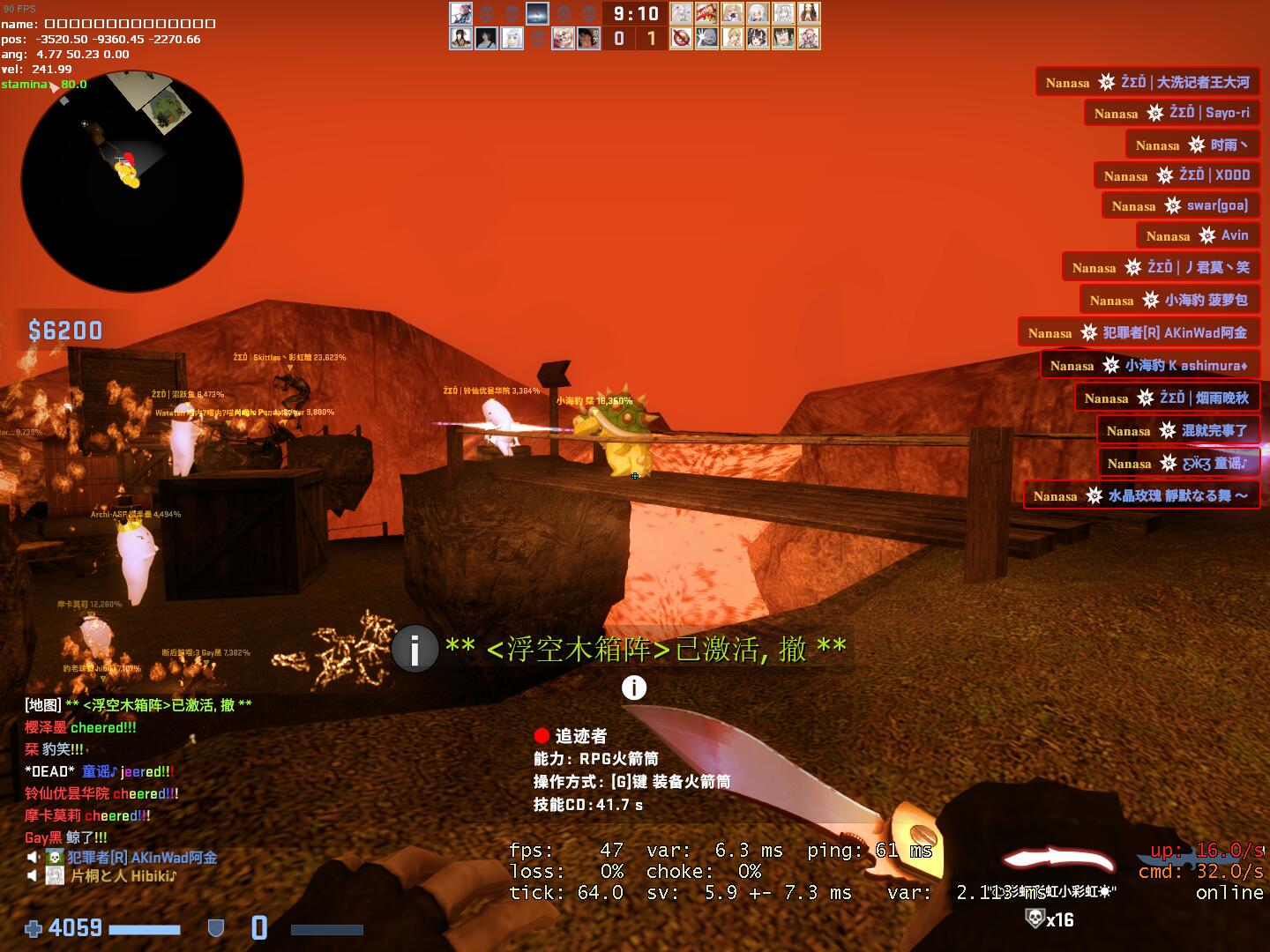The width and height of the screenshot is (1270, 952).
Task: Toggle the grayed-out skull avatar on left scoreboard
Action: (488, 13)
